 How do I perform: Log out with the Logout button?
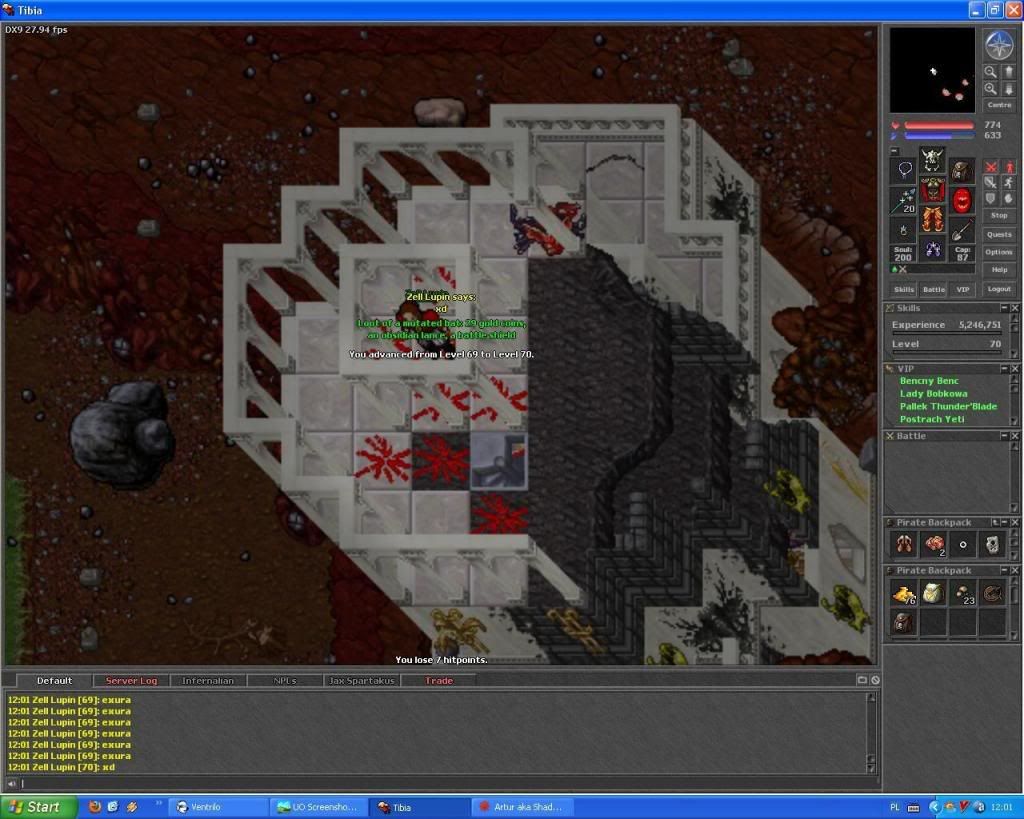click(x=999, y=289)
